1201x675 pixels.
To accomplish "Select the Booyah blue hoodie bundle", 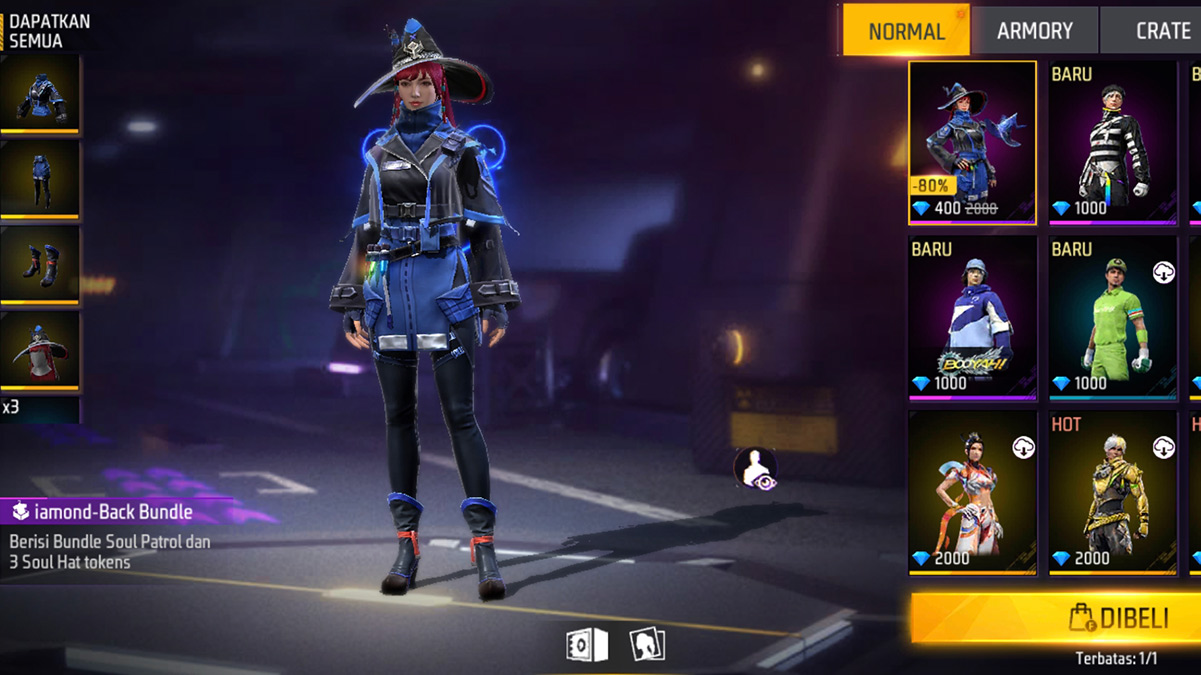I will (972, 318).
